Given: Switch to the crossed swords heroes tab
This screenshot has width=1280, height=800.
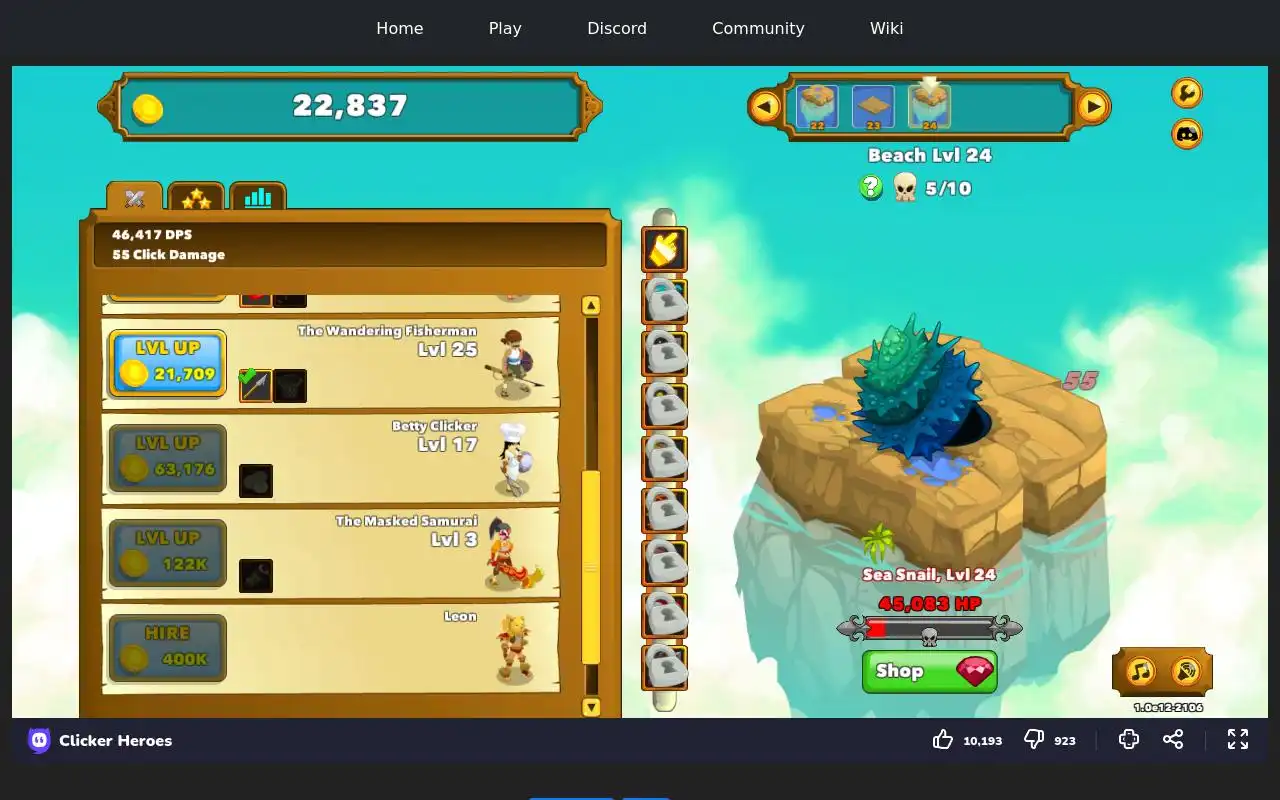Looking at the screenshot, I should tap(135, 198).
